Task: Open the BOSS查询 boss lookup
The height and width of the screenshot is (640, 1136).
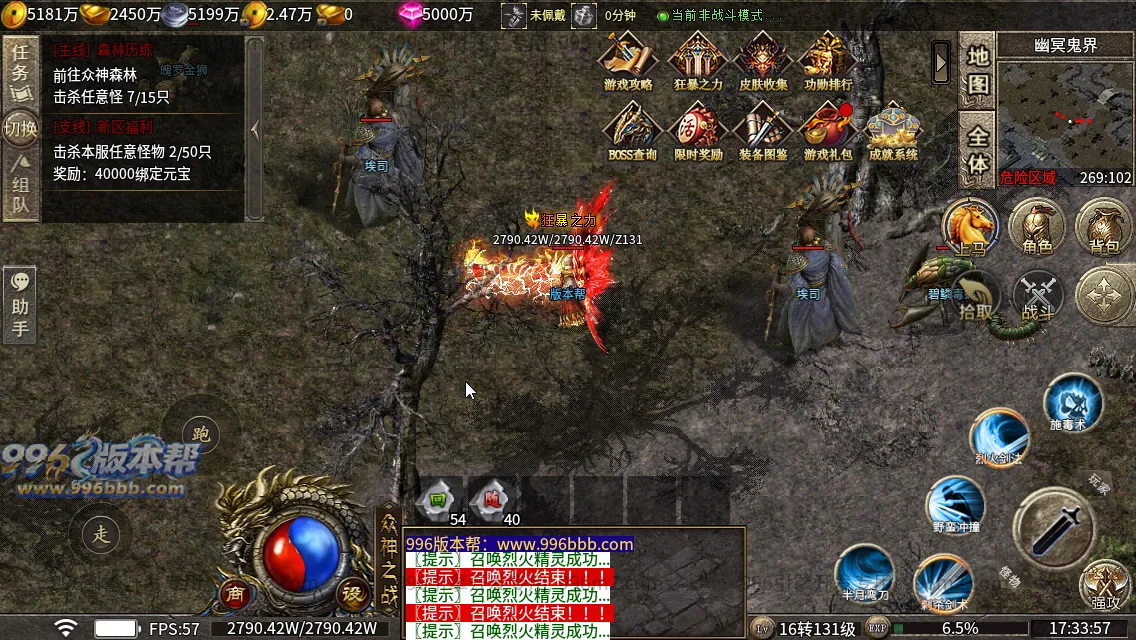Action: (632, 131)
